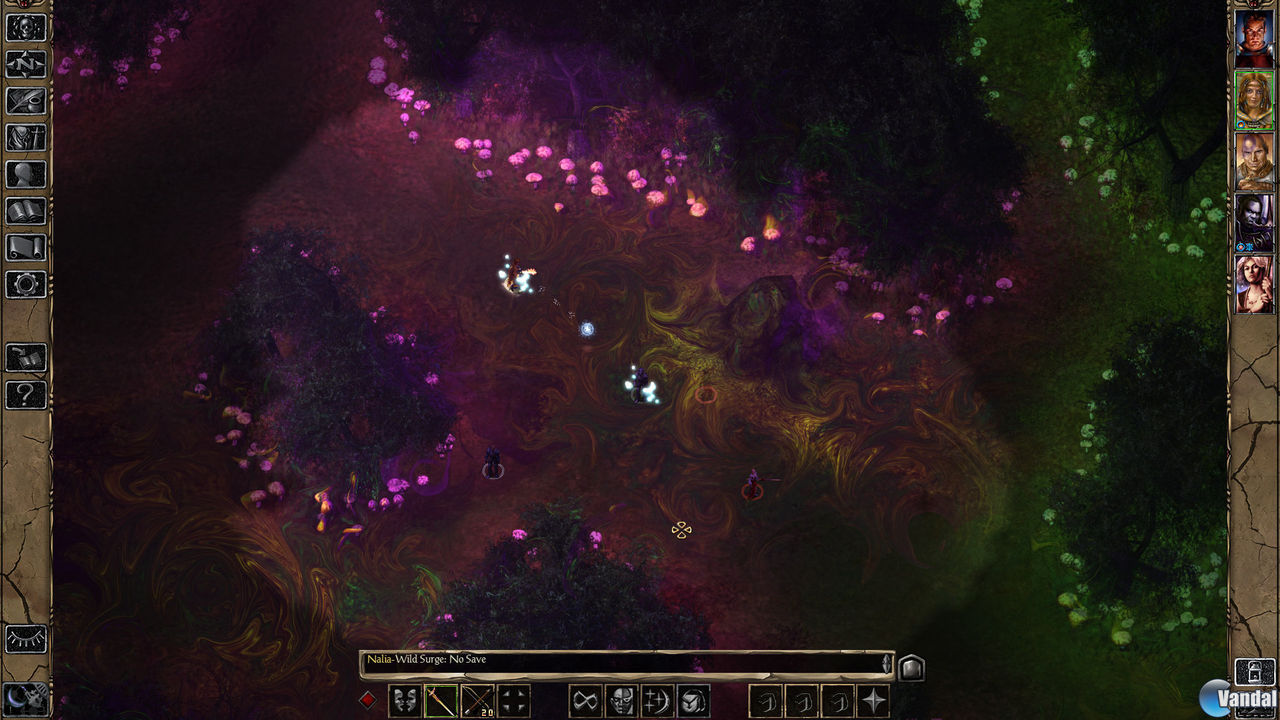
Task: Open the area map with the compass button
Action: point(26,64)
